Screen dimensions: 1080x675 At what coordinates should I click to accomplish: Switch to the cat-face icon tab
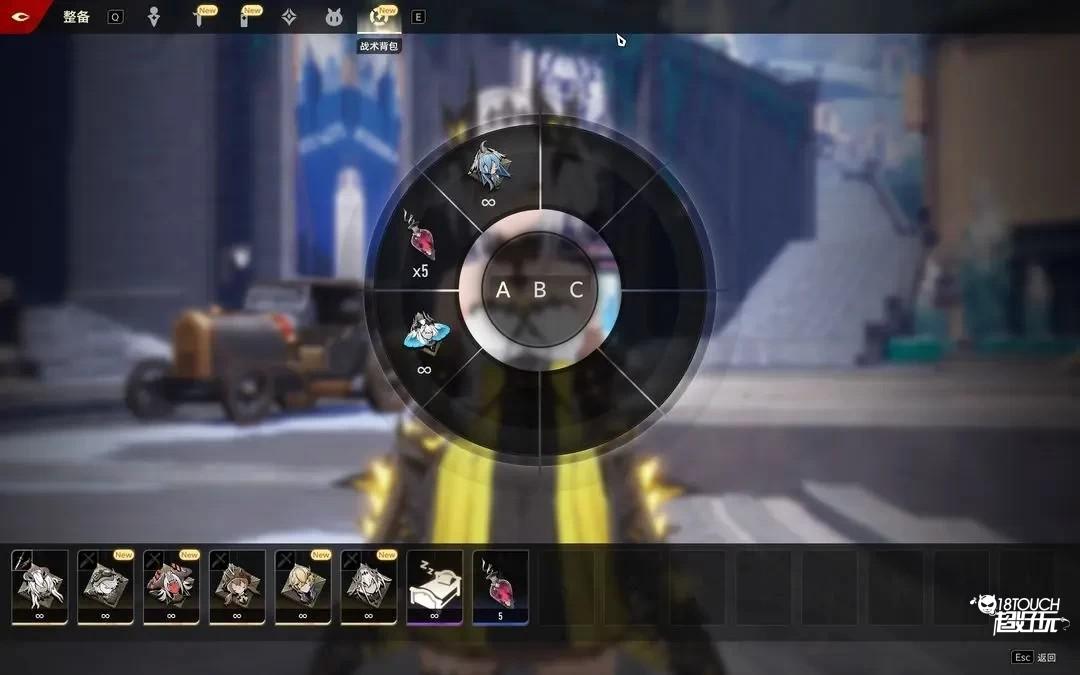[x=334, y=17]
